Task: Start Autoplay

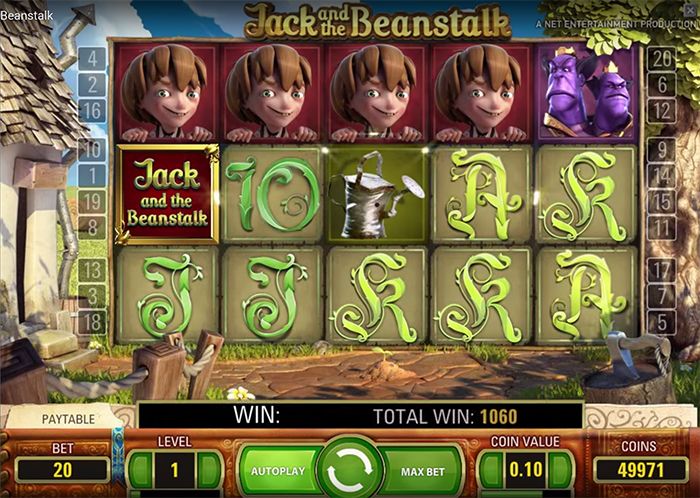Action: pyautogui.click(x=276, y=470)
